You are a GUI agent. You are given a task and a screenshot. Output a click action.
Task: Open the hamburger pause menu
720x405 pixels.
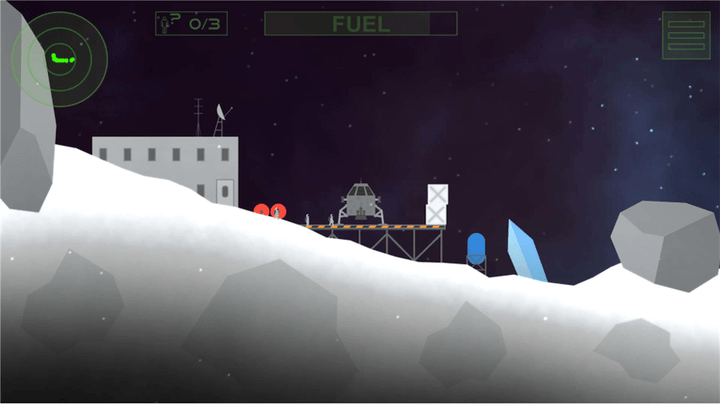pyautogui.click(x=686, y=35)
